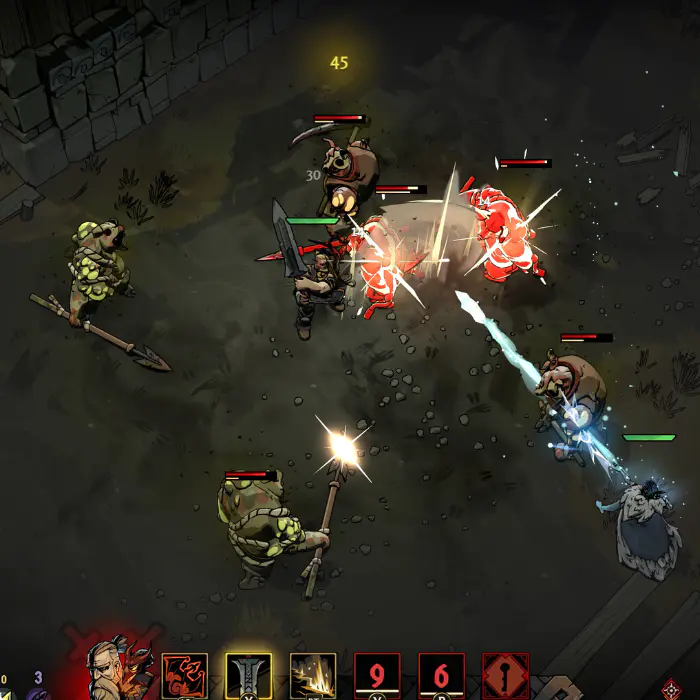This screenshot has width=700, height=700.
Task: Use the golden slash burst ability
Action: 313,676
